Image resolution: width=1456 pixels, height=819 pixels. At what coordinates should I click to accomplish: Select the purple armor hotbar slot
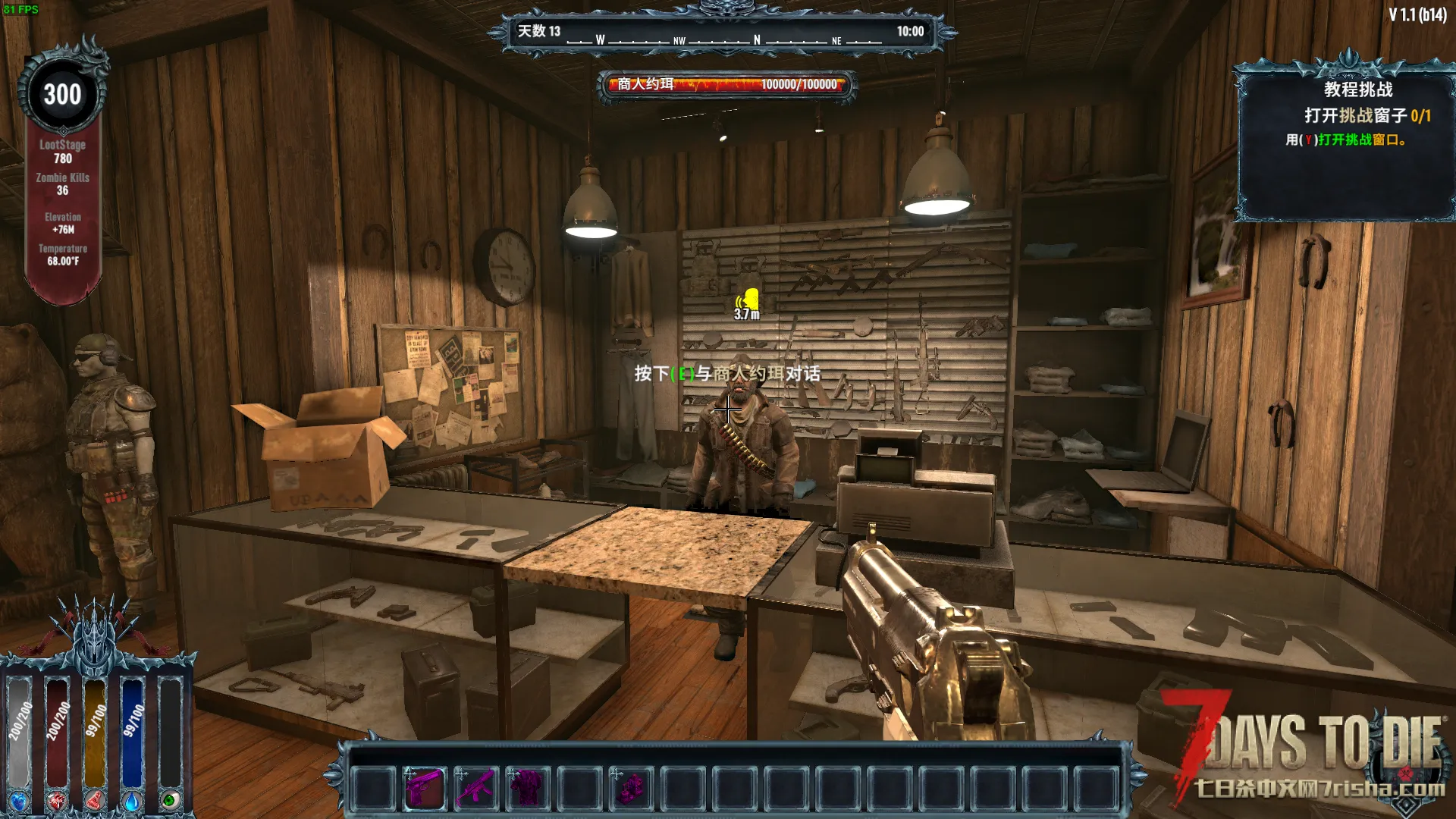[526, 787]
